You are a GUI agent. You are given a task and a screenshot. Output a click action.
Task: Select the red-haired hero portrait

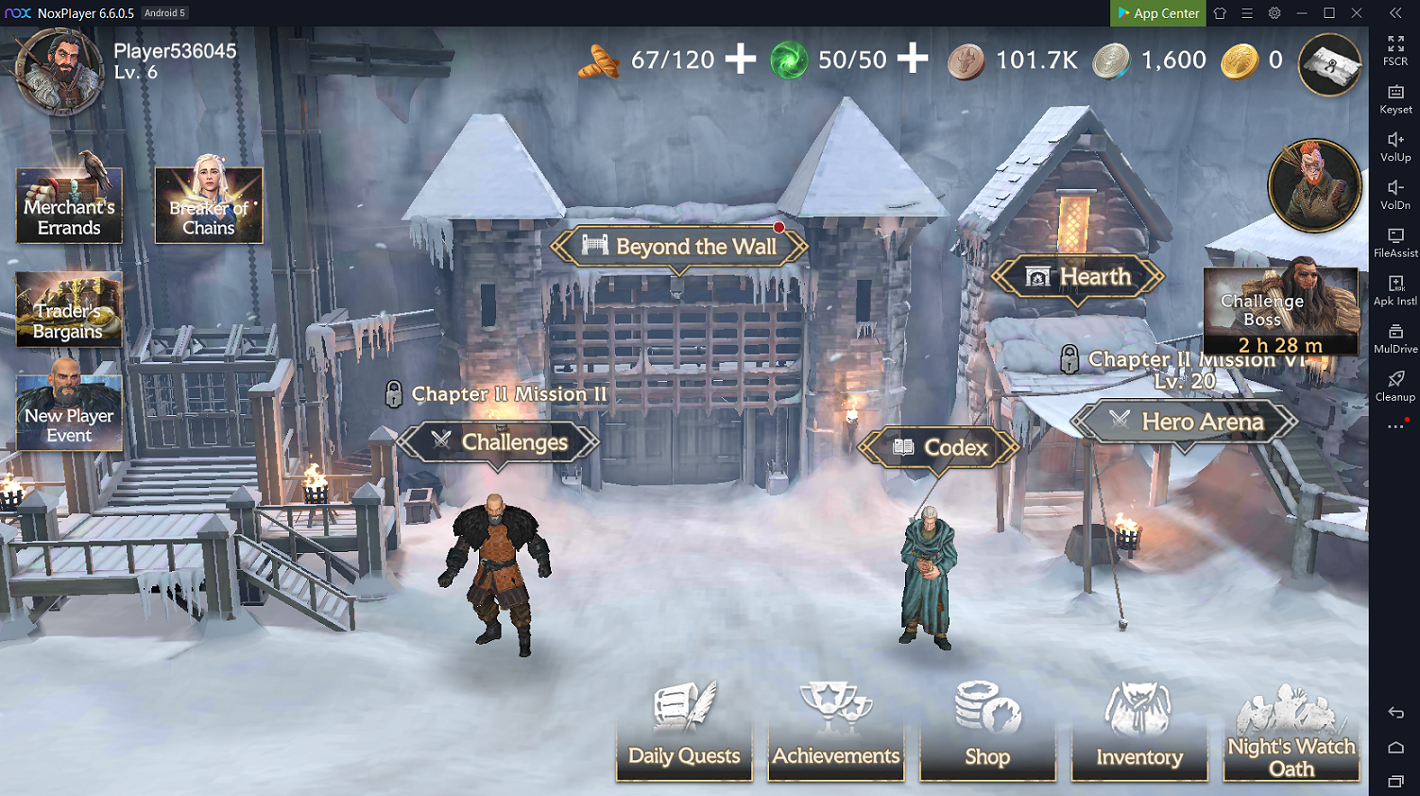(x=1314, y=186)
